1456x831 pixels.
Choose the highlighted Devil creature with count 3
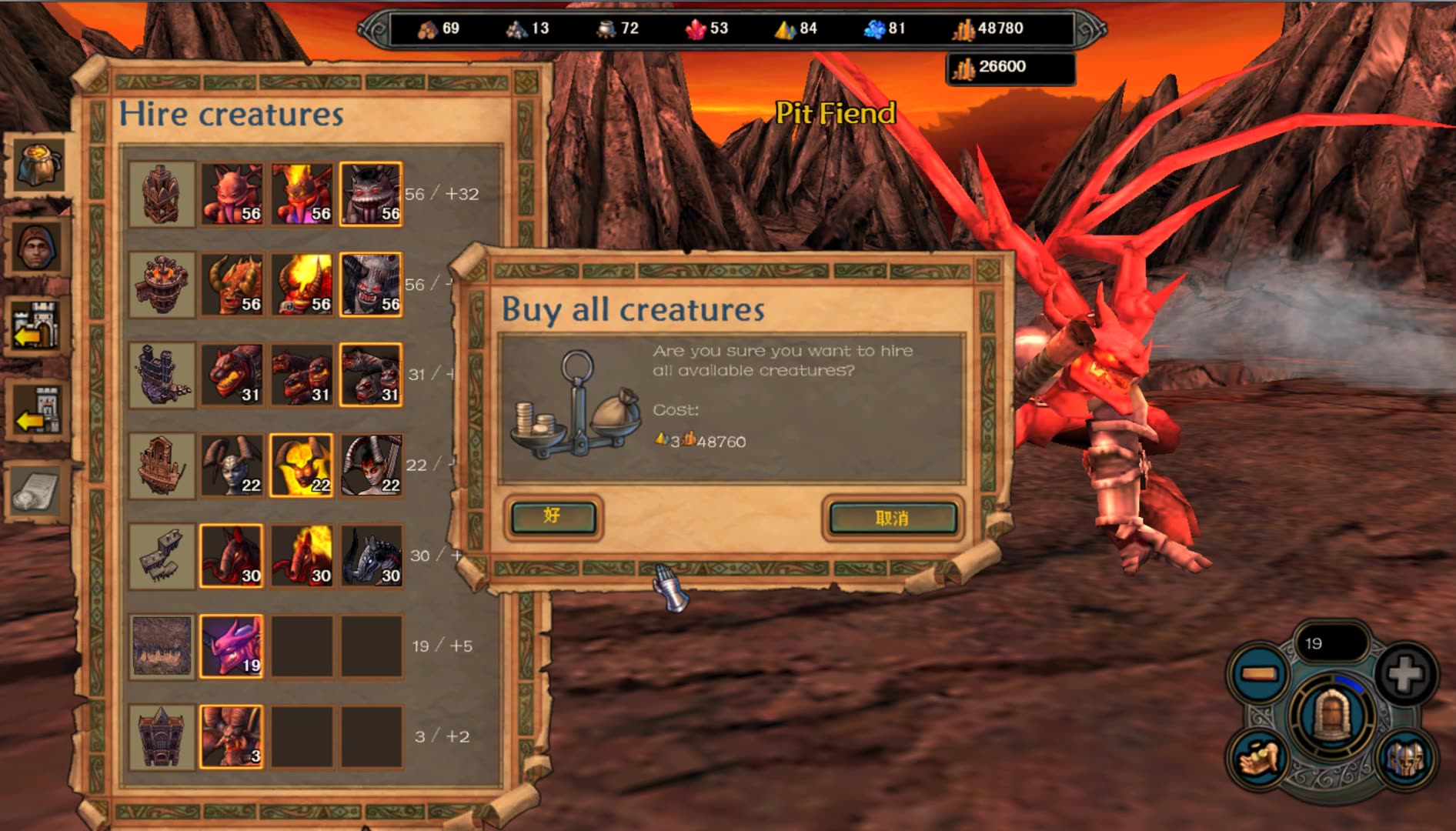pos(232,736)
